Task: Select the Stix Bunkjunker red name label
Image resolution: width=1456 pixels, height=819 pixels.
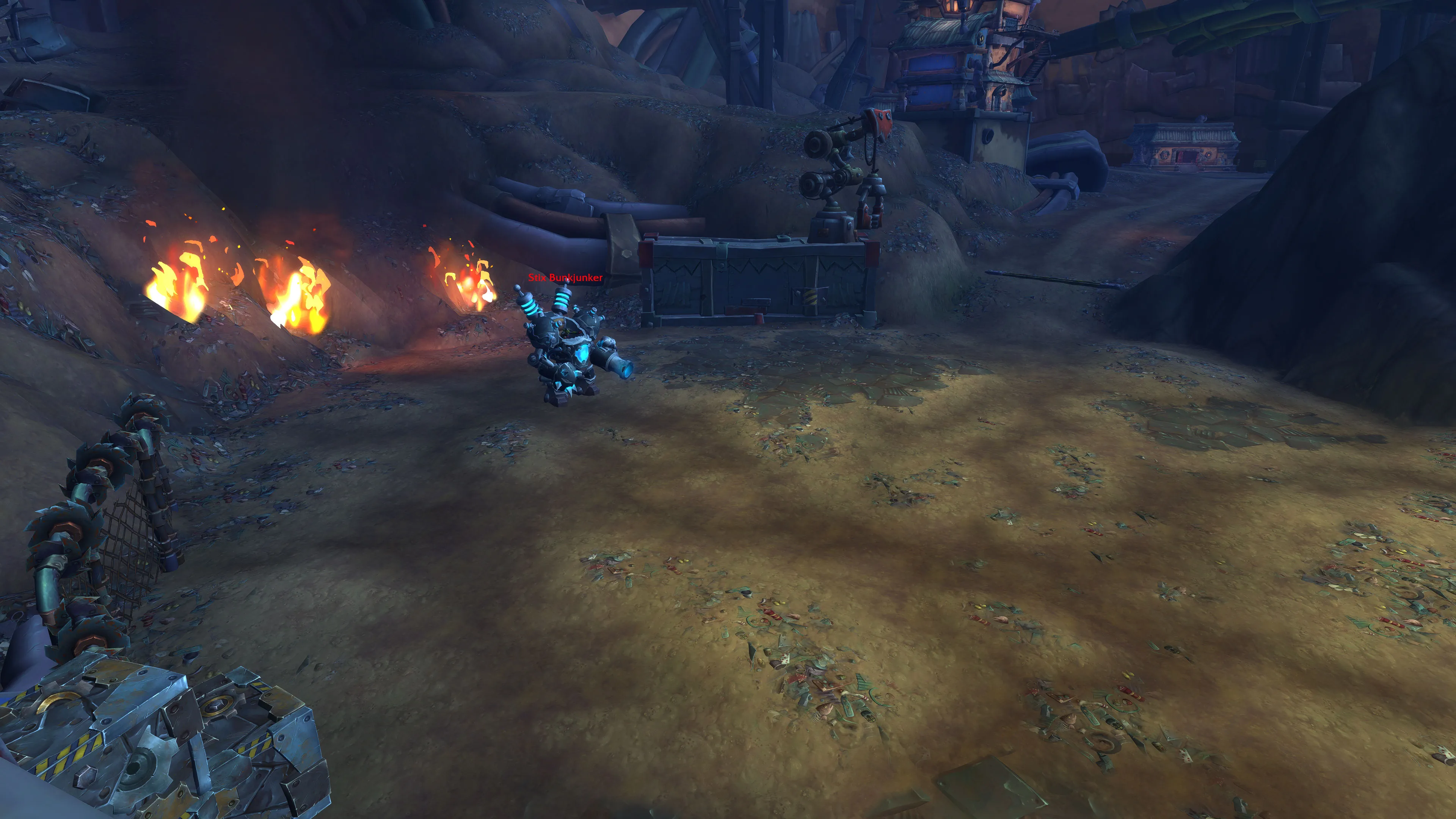Action: [565, 278]
